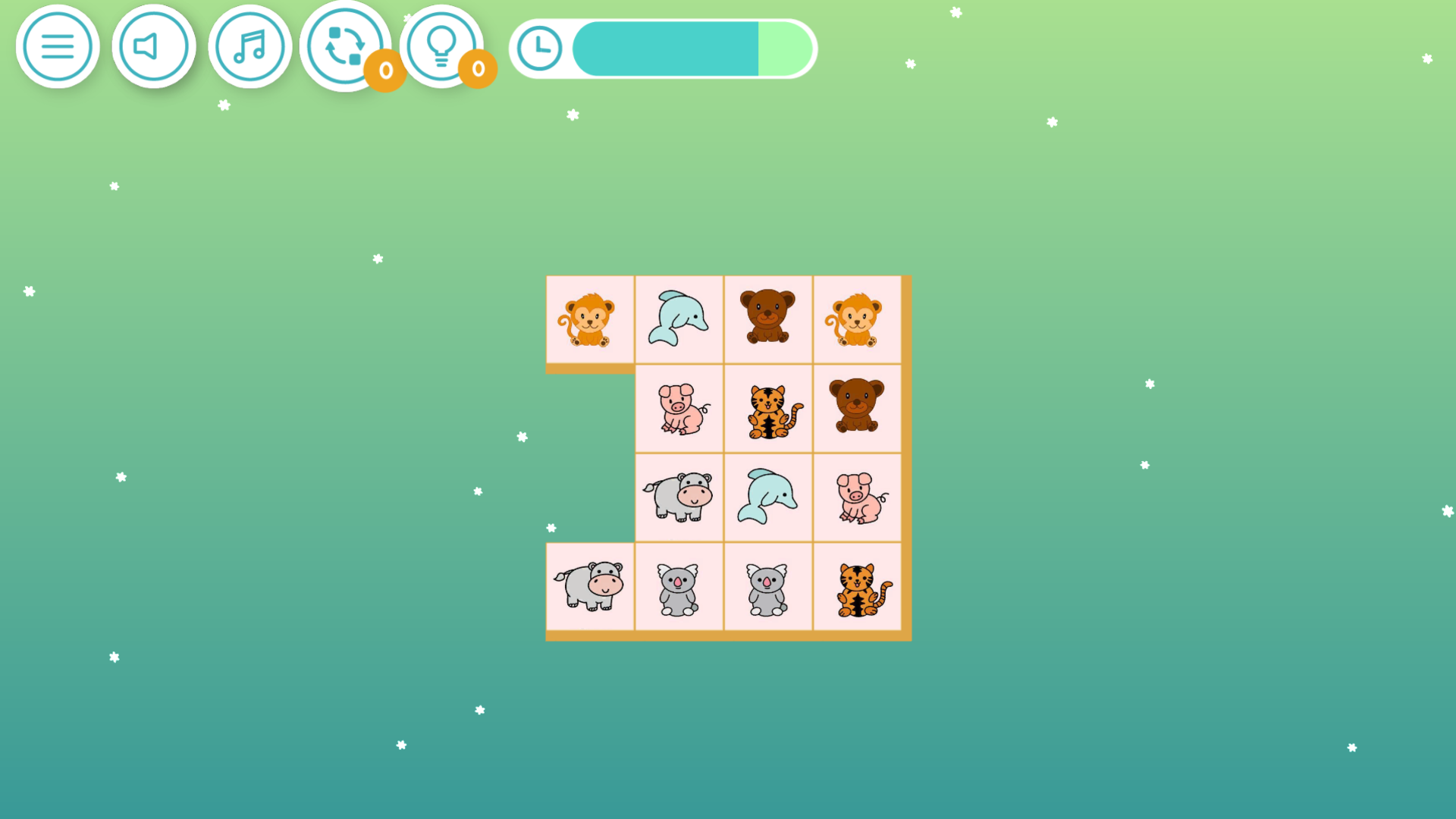This screenshot has height=819, width=1456.
Task: Click the bear tile on the right side
Action: [x=857, y=408]
